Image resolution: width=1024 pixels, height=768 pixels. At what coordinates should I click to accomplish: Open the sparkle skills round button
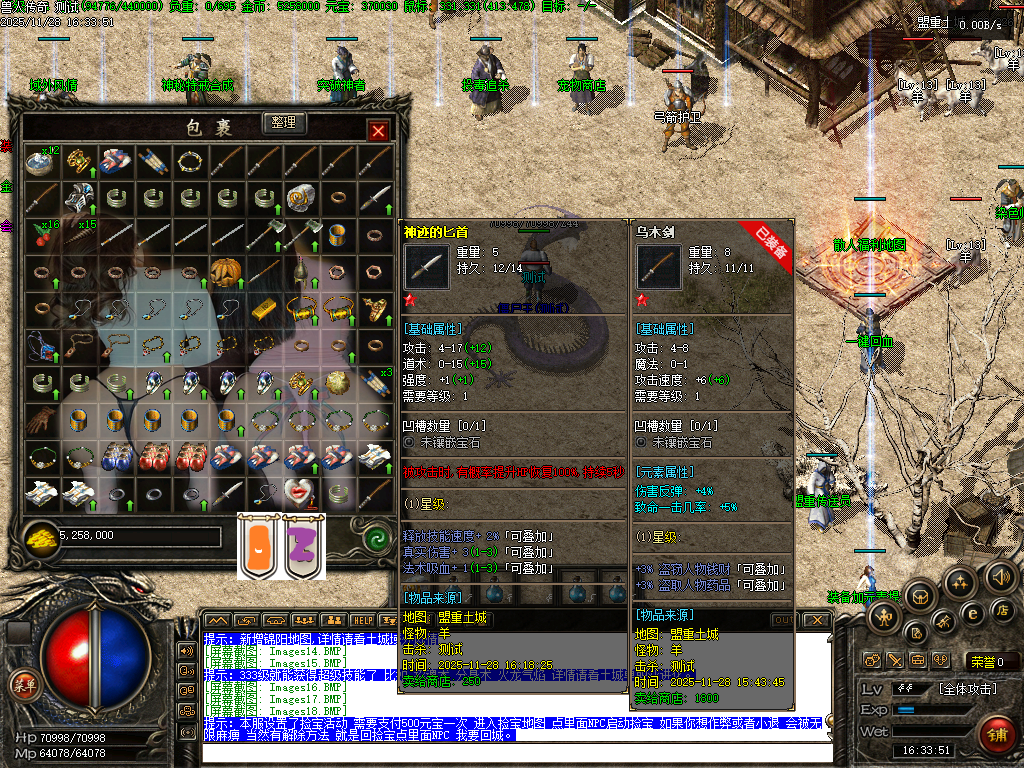pos(959,583)
